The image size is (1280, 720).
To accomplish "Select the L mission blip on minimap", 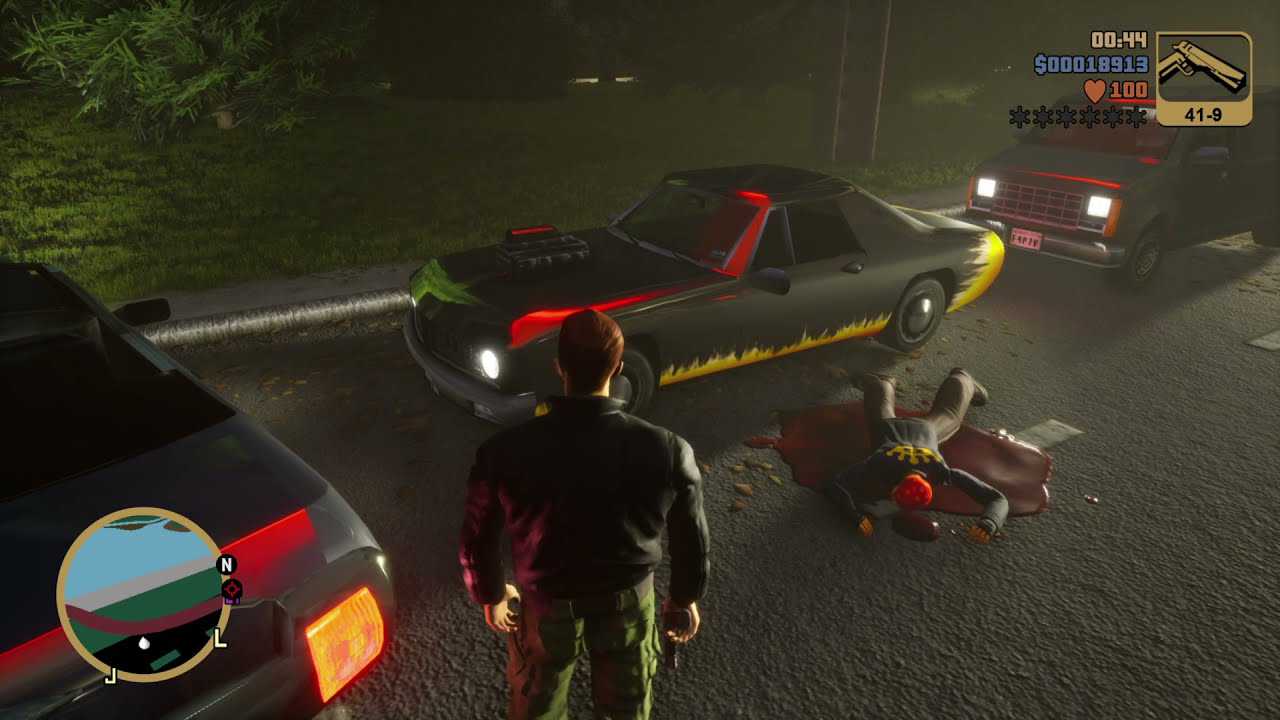I will 219,637.
